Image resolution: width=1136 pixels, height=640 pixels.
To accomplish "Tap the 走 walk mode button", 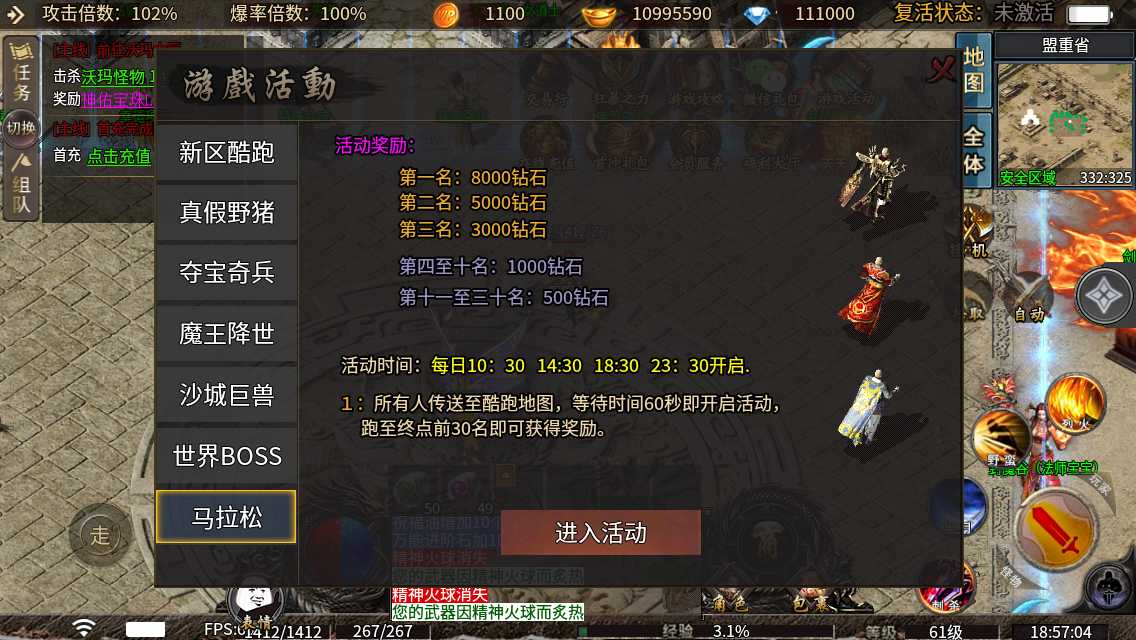I will point(100,535).
